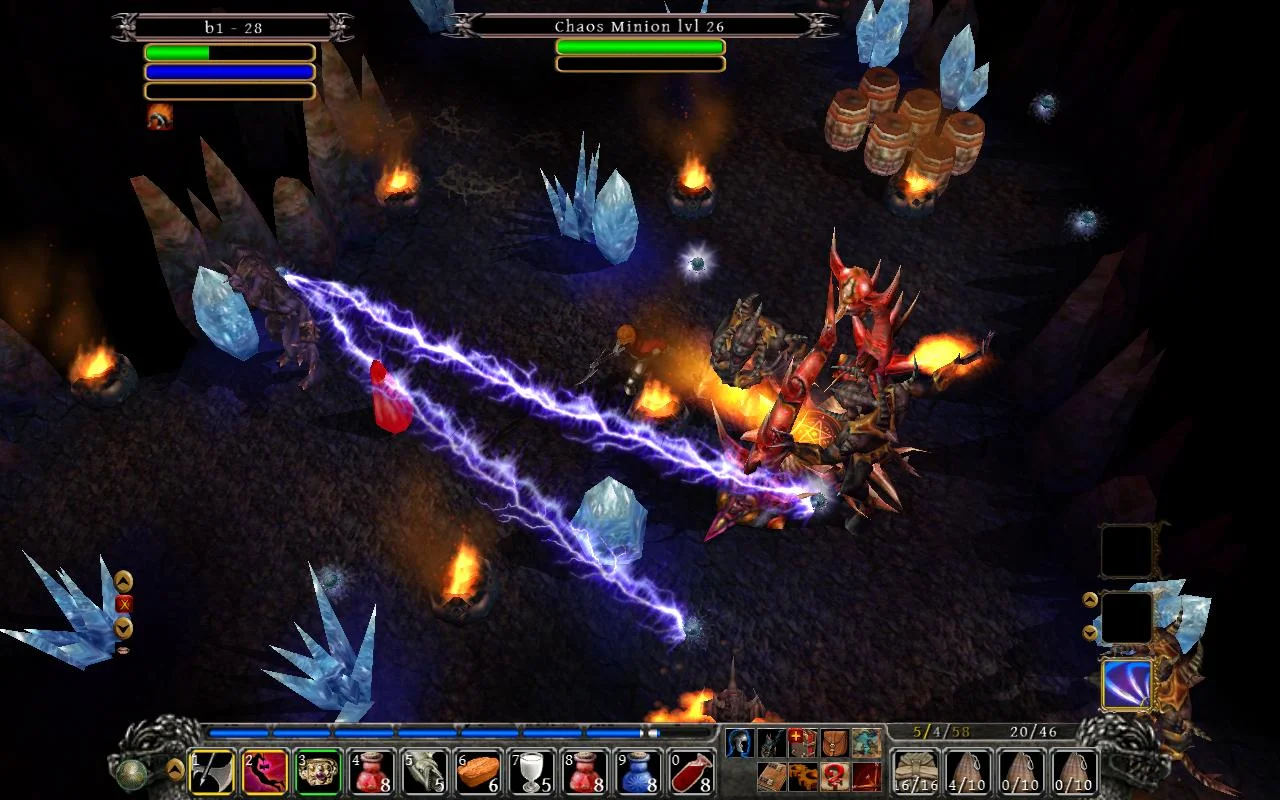Image resolution: width=1280 pixels, height=800 pixels.
Task: Open the inventory pouch icon
Action: tap(835, 743)
